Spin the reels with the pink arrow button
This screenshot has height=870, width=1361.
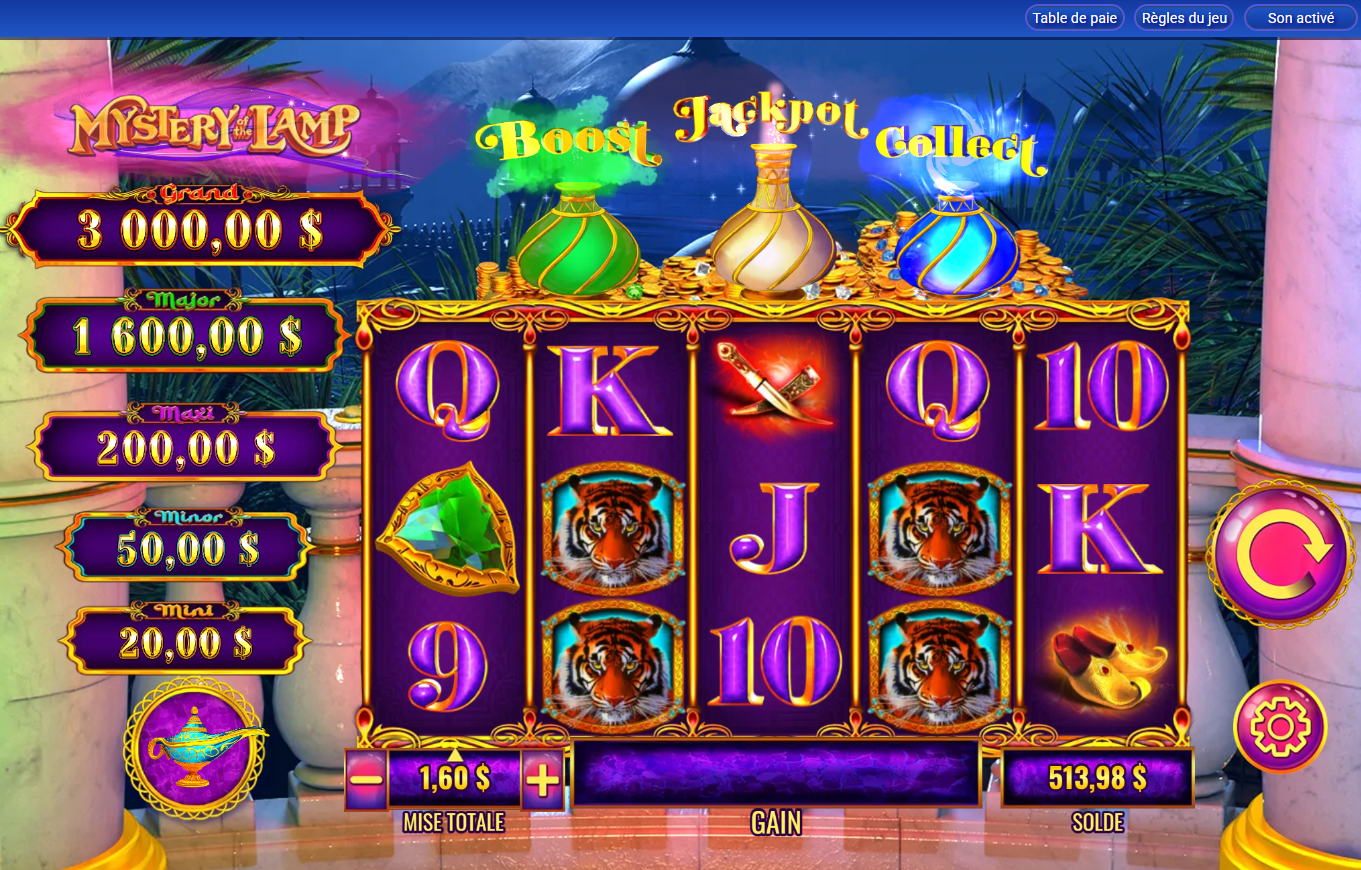(1280, 553)
